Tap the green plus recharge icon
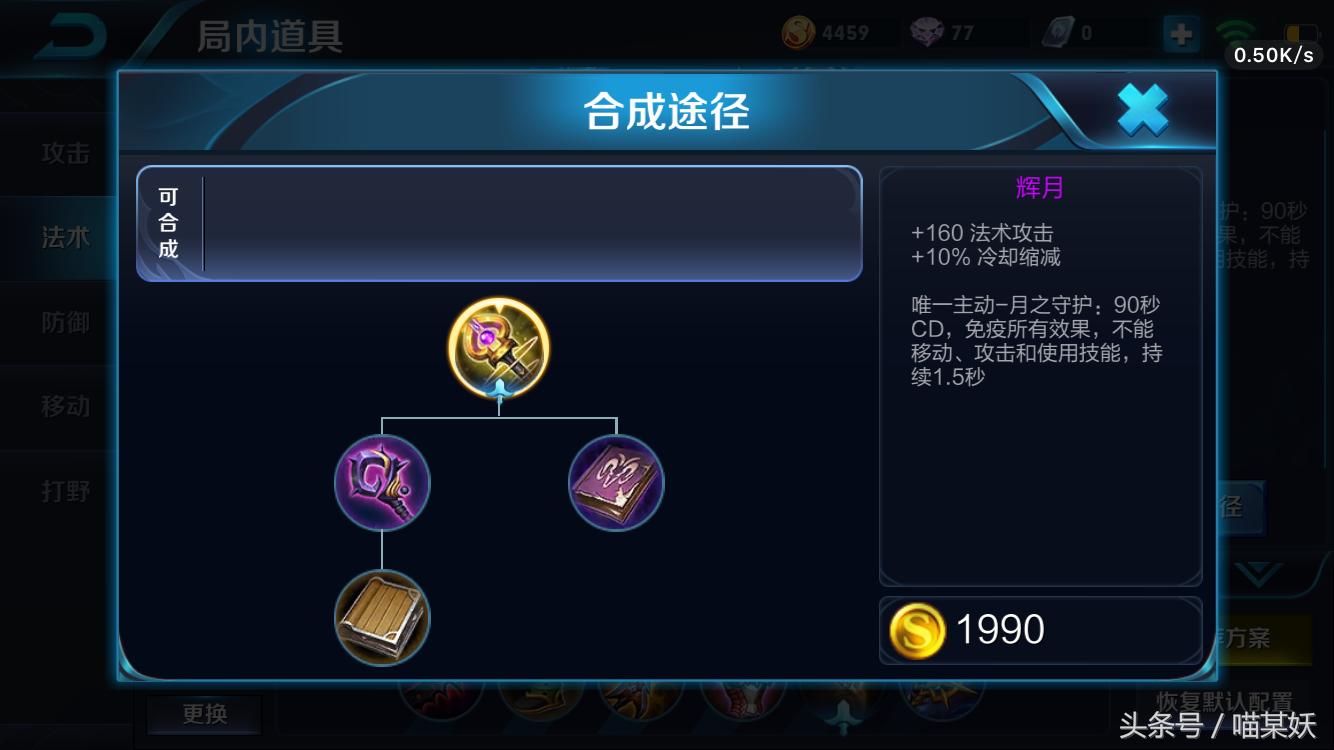Image resolution: width=1334 pixels, height=750 pixels. [1181, 31]
